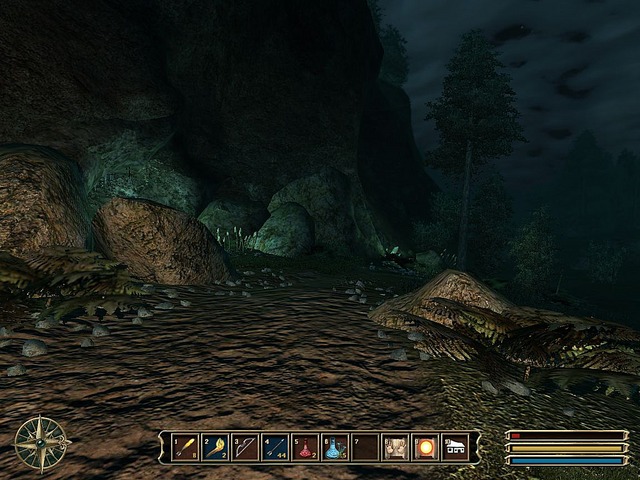Choose the arrows in slot 4
The width and height of the screenshot is (640, 480).
click(276, 446)
